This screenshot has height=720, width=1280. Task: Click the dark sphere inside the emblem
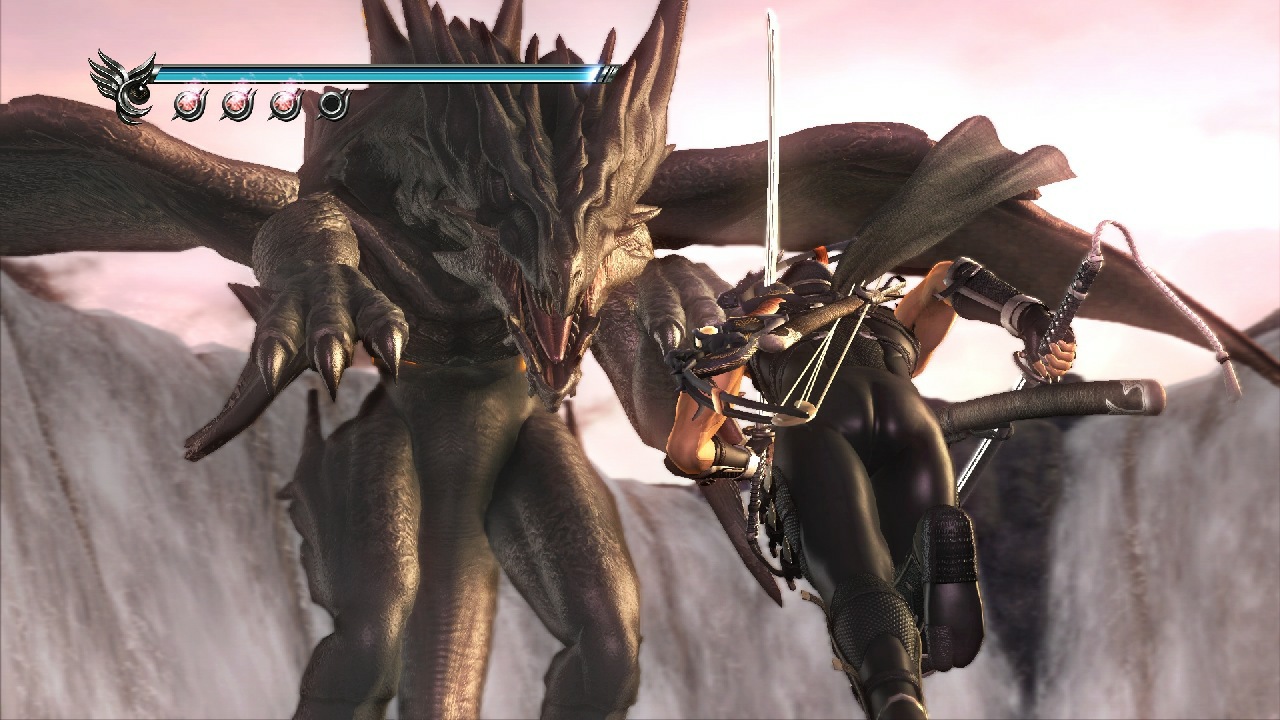tap(138, 93)
